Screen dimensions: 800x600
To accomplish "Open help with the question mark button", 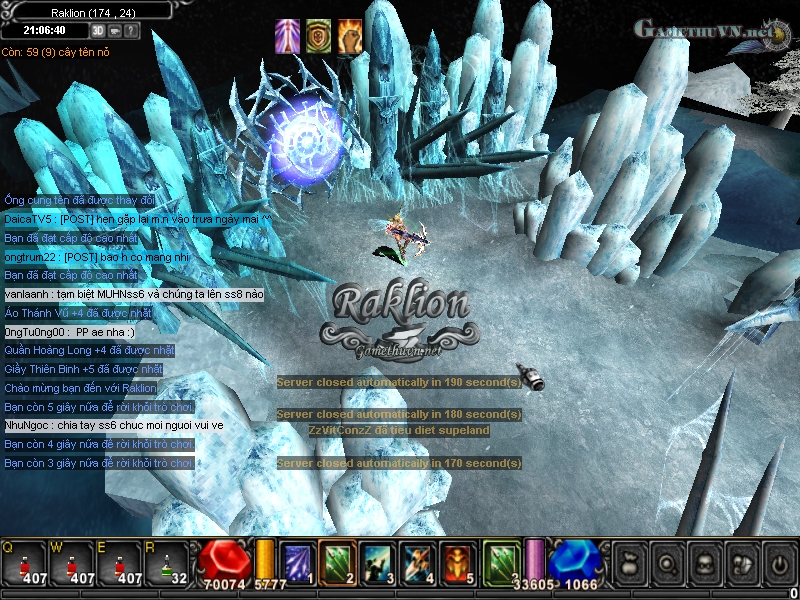I will (132, 30).
